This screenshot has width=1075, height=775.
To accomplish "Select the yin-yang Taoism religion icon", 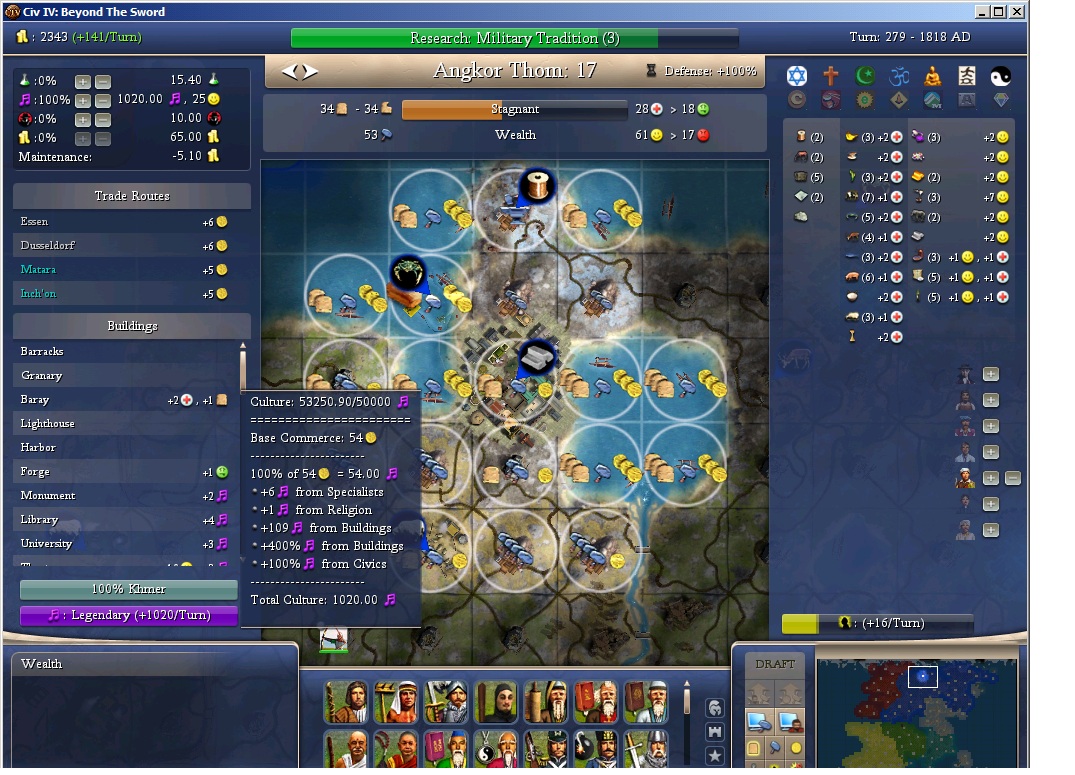I will [1001, 76].
